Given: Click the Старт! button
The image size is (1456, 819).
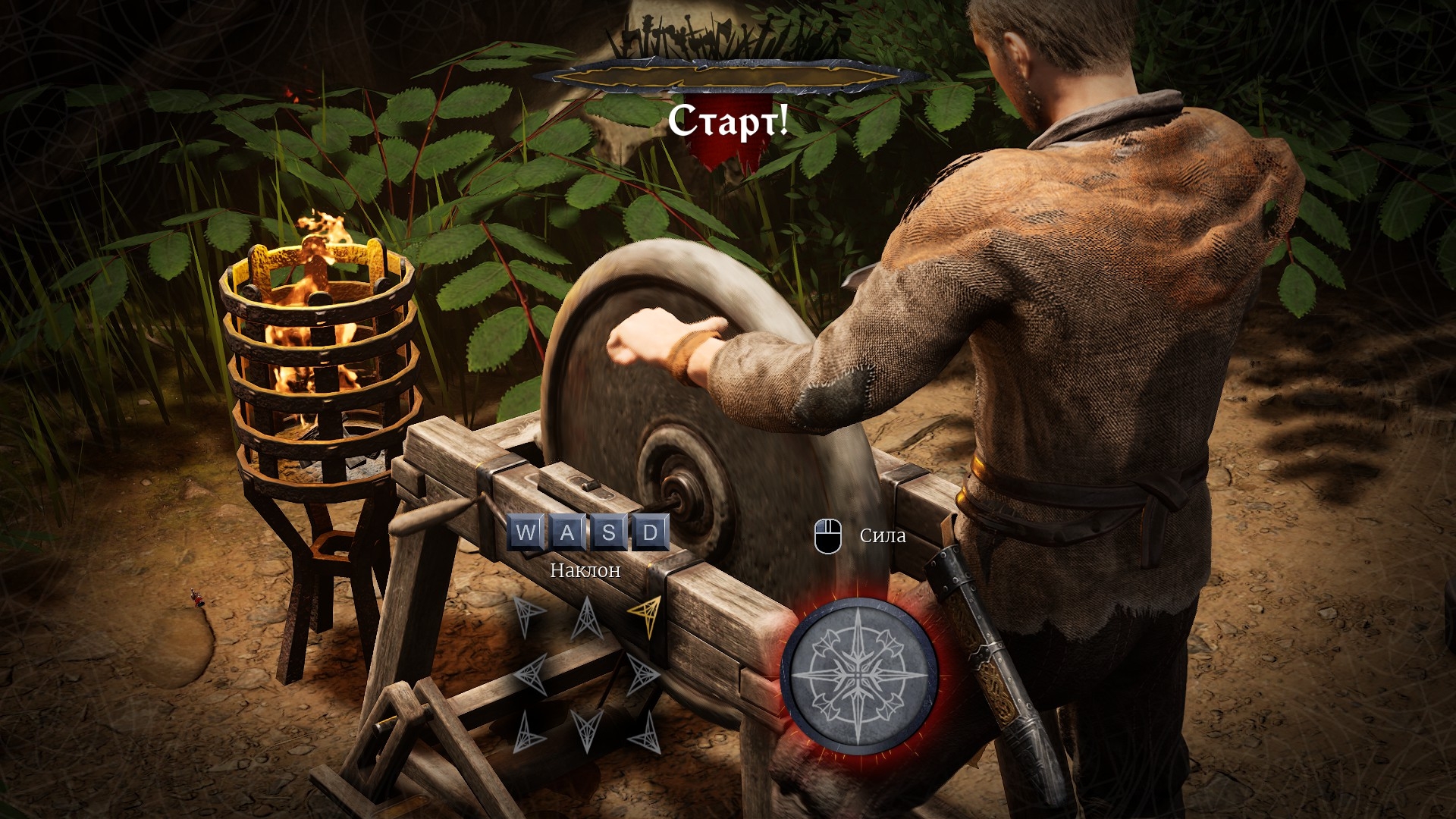Looking at the screenshot, I should coord(730,121).
